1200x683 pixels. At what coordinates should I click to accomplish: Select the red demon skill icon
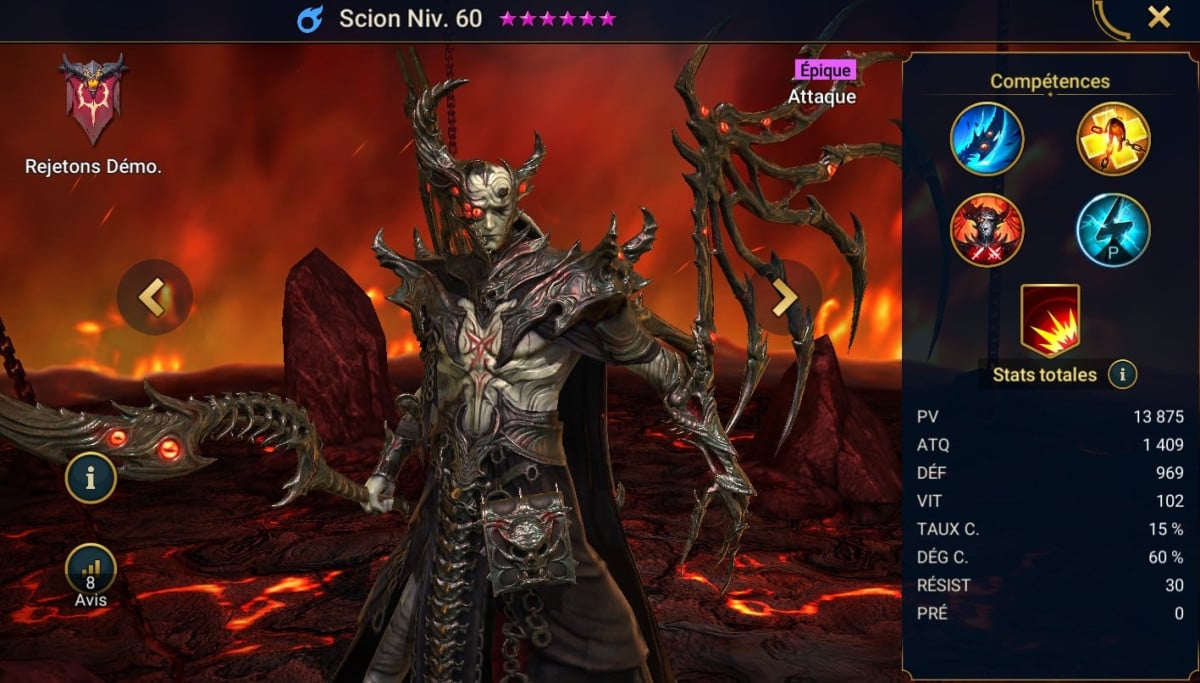(987, 230)
